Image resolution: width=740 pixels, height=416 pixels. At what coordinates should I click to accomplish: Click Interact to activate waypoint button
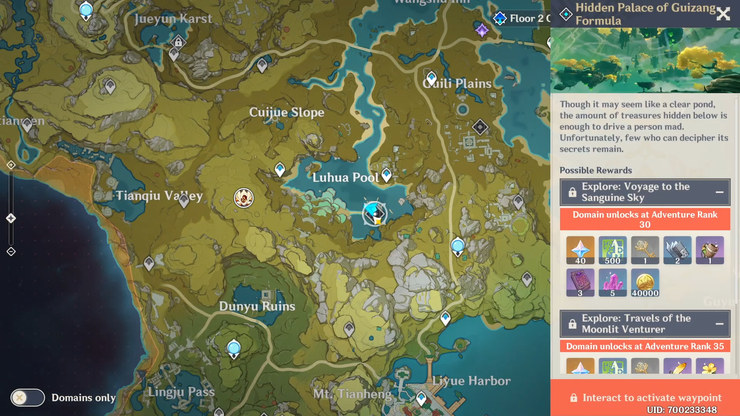[645, 397]
